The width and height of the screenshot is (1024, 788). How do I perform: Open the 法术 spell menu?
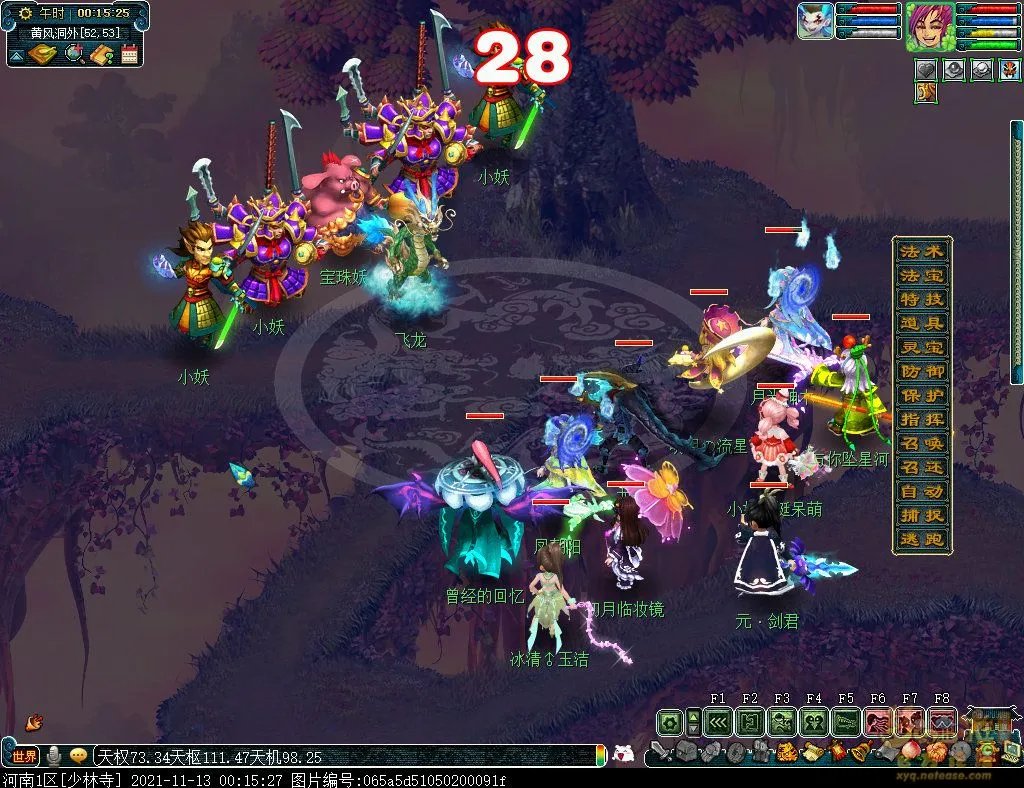click(921, 251)
